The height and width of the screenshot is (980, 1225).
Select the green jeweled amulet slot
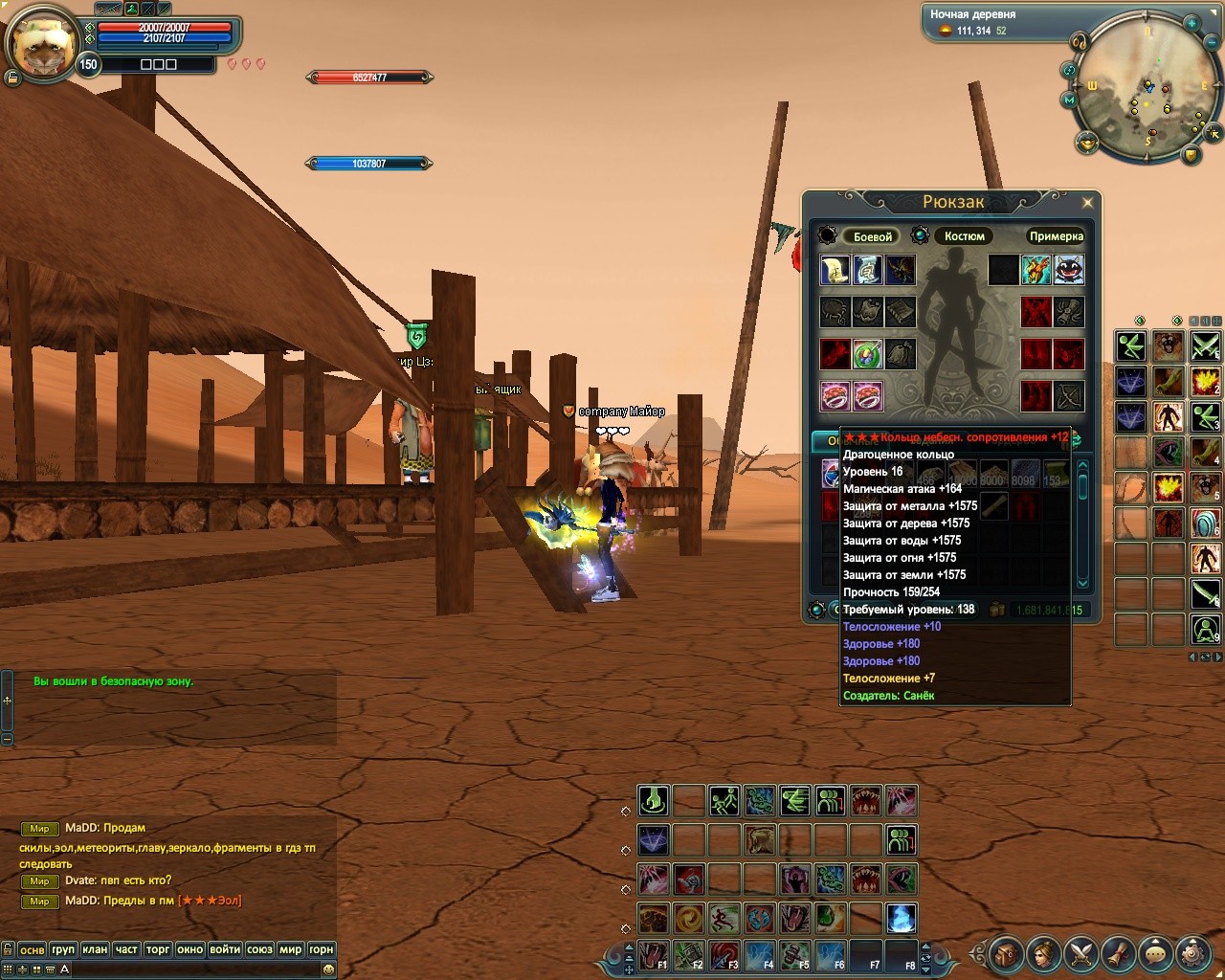[867, 354]
